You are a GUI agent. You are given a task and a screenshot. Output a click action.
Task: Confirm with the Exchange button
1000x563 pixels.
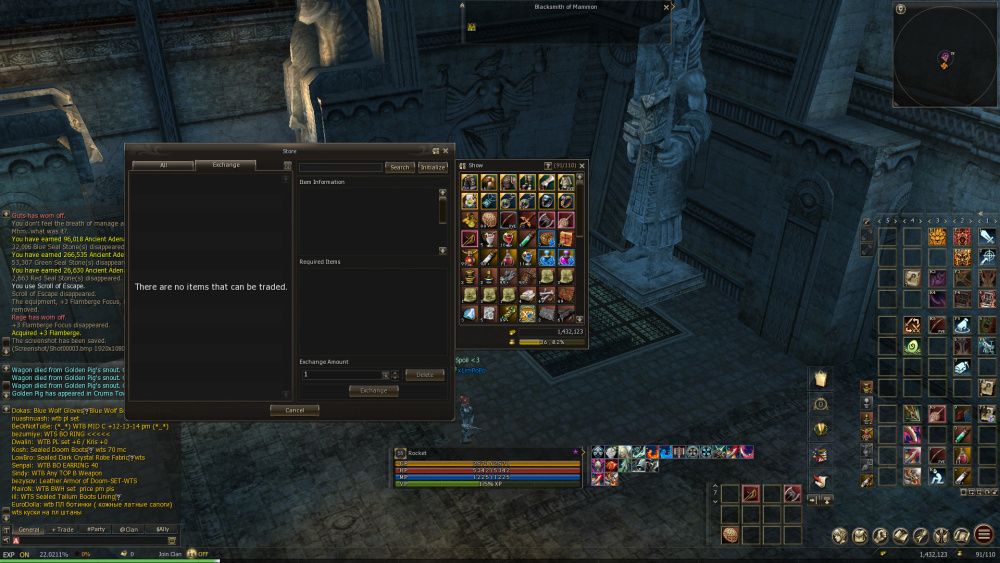click(373, 391)
